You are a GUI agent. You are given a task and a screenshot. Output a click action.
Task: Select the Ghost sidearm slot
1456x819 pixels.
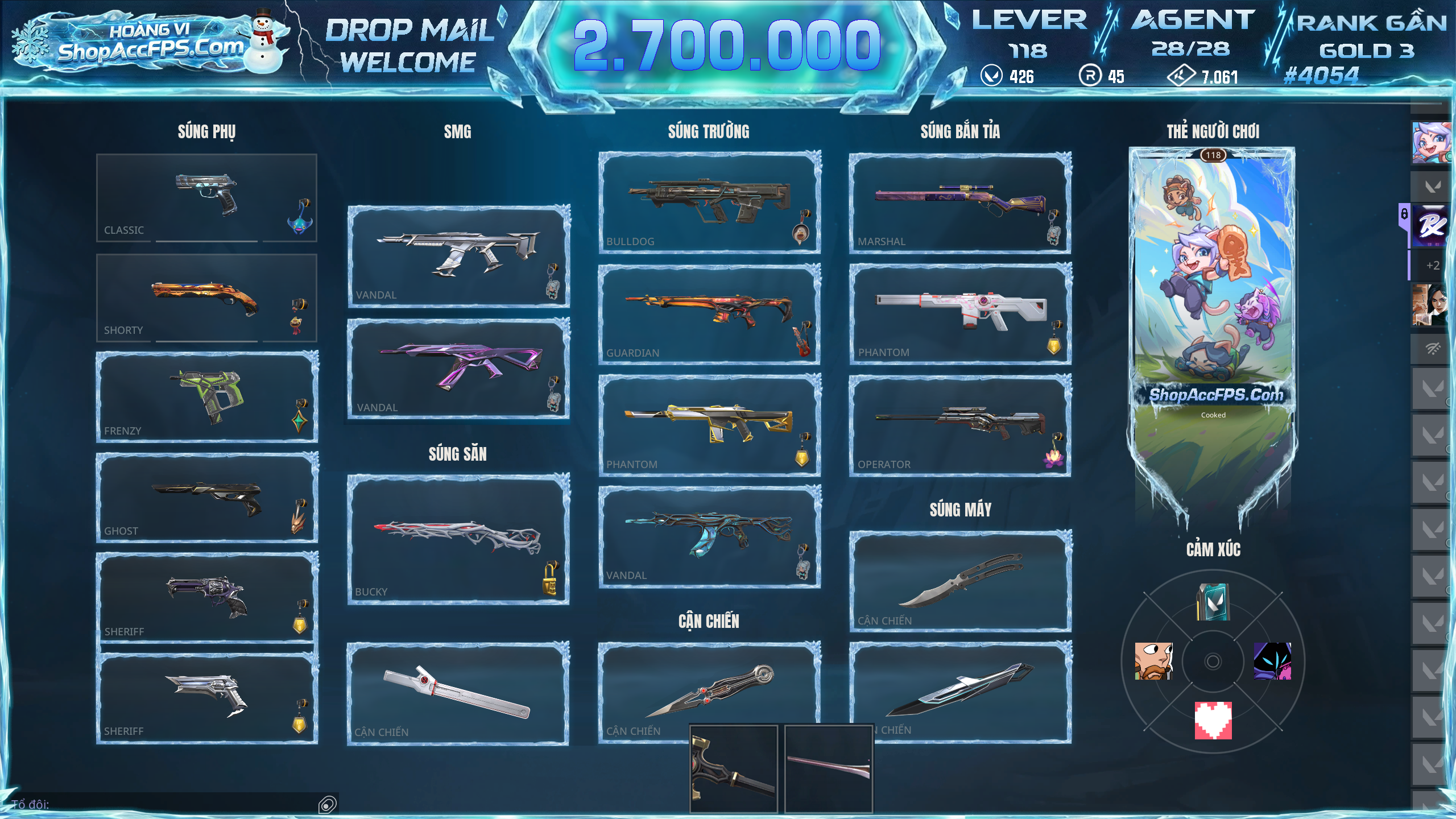click(206, 497)
